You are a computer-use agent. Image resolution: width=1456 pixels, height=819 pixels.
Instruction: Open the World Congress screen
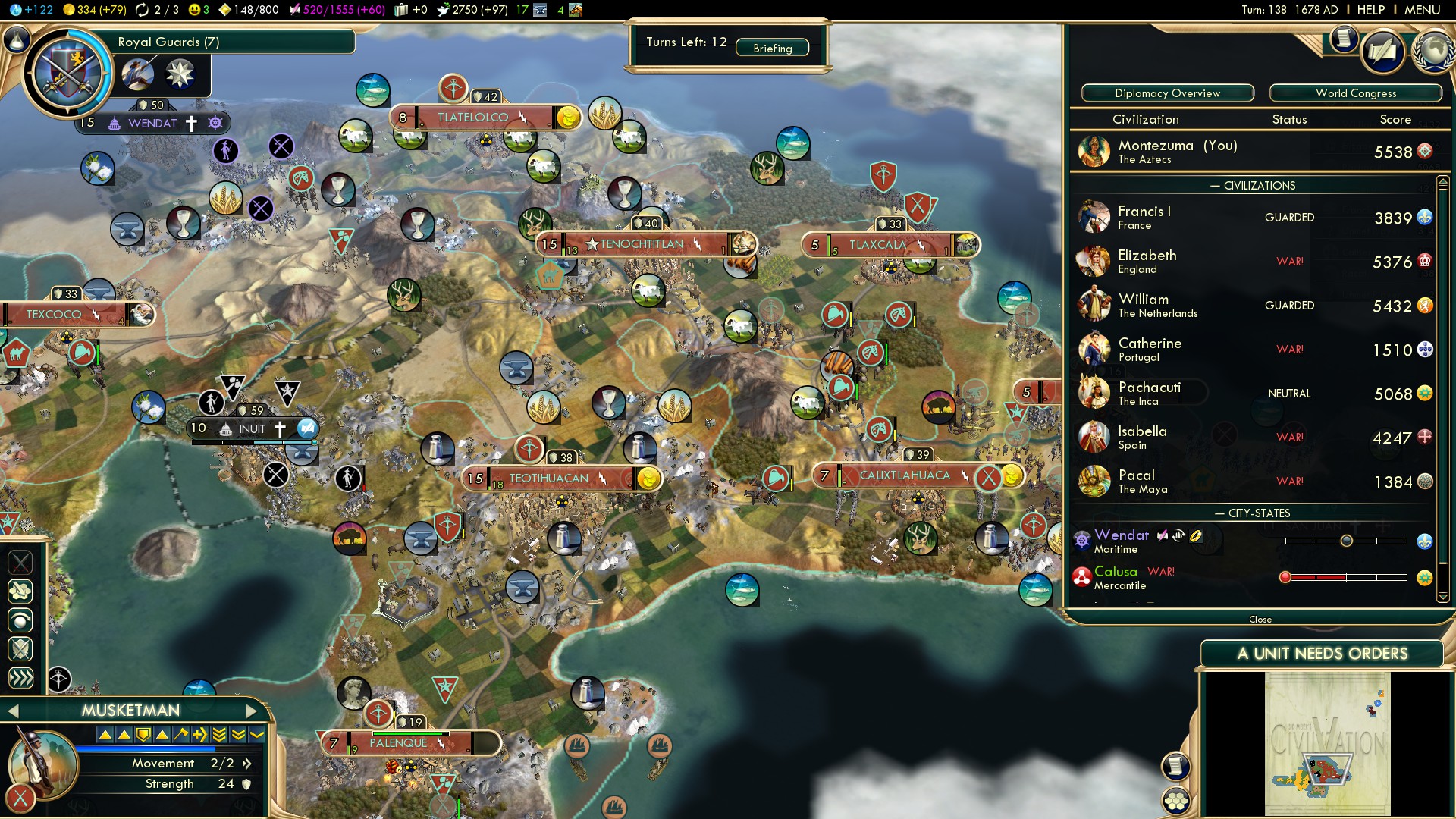click(x=1355, y=93)
